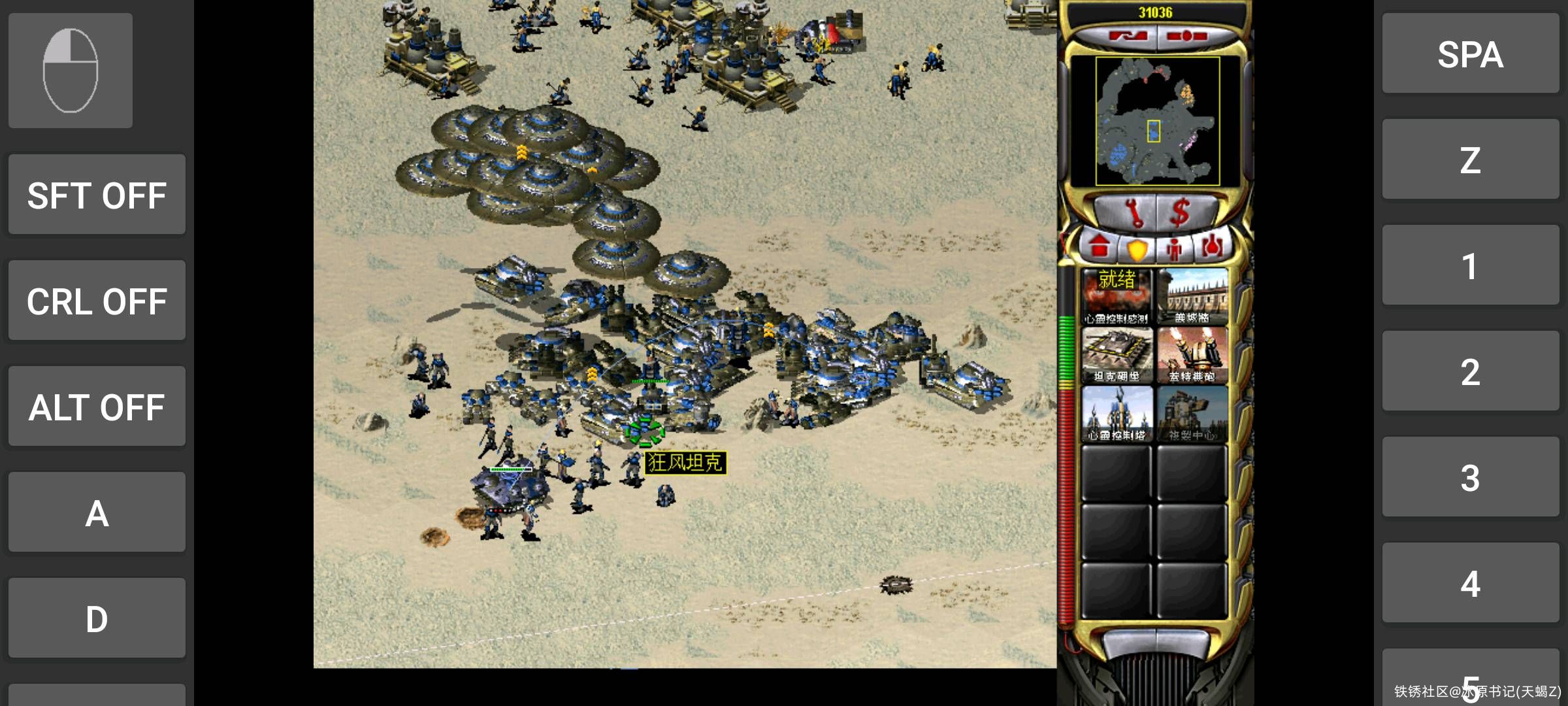1568x706 pixels.
Task: Activate the dollar-sign sell button
Action: pyautogui.click(x=1180, y=212)
